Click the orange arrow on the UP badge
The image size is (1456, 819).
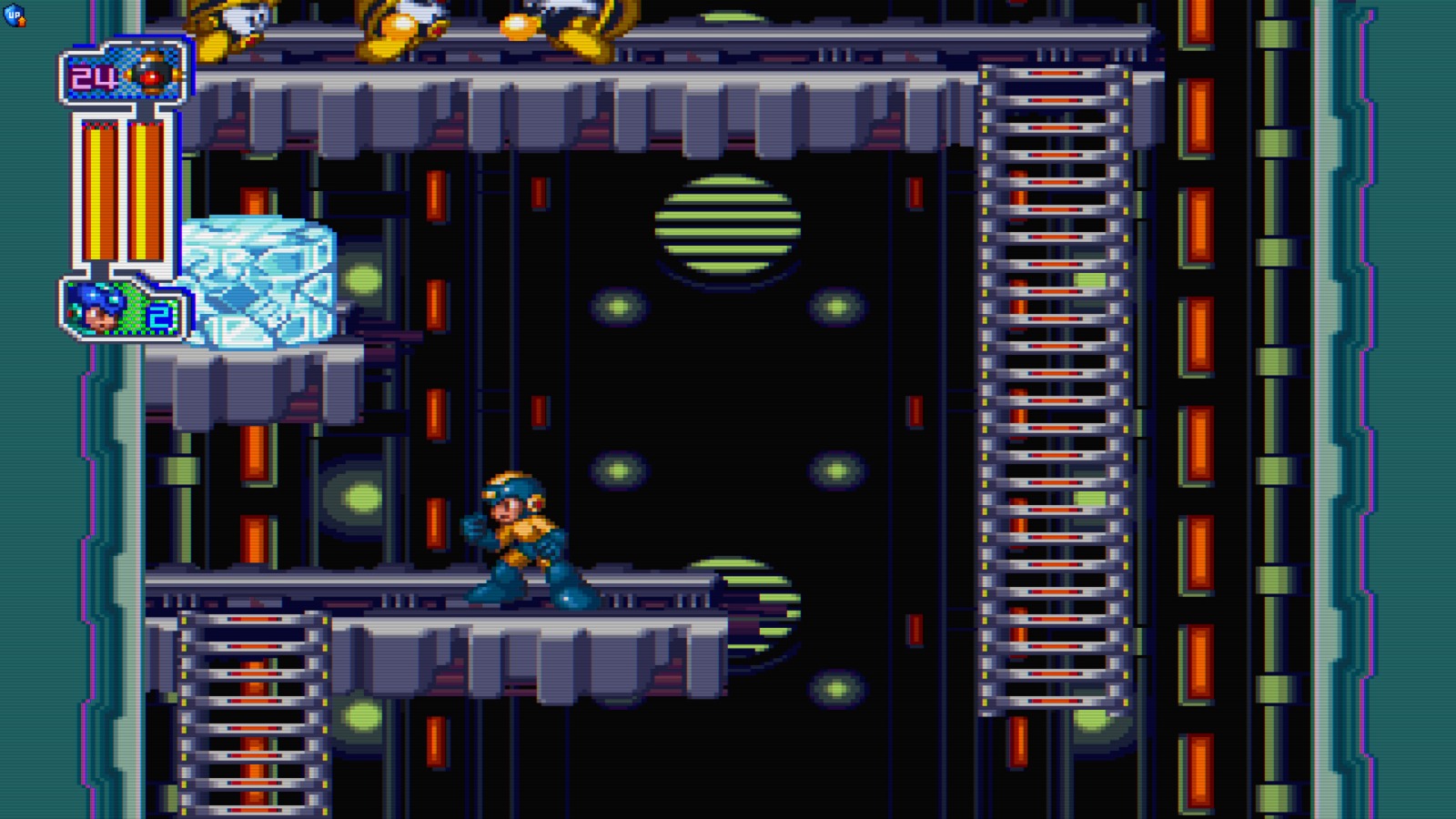tap(20, 20)
